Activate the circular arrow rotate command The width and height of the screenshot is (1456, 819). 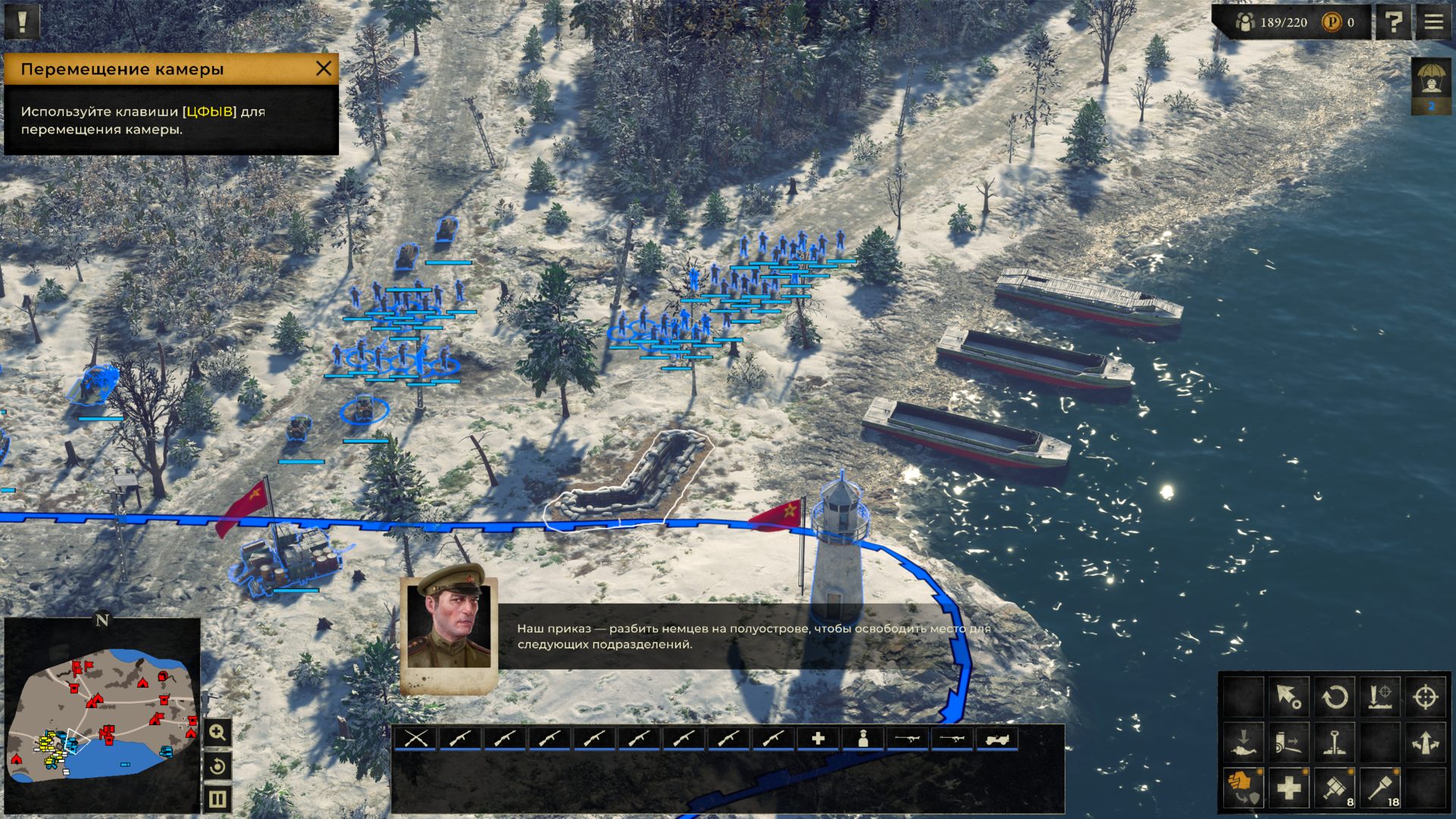pyautogui.click(x=1335, y=696)
